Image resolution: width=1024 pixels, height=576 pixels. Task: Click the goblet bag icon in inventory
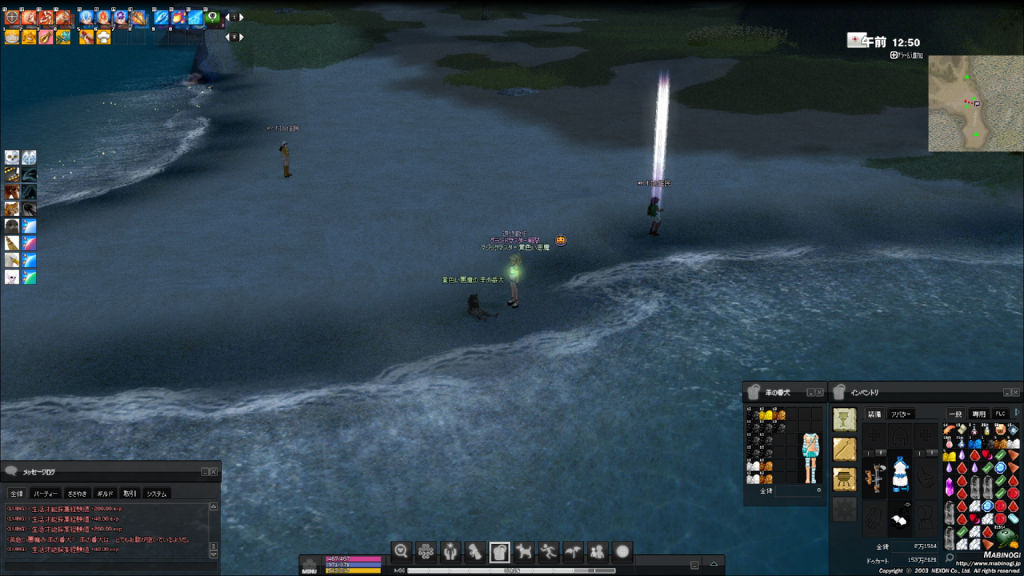[845, 419]
